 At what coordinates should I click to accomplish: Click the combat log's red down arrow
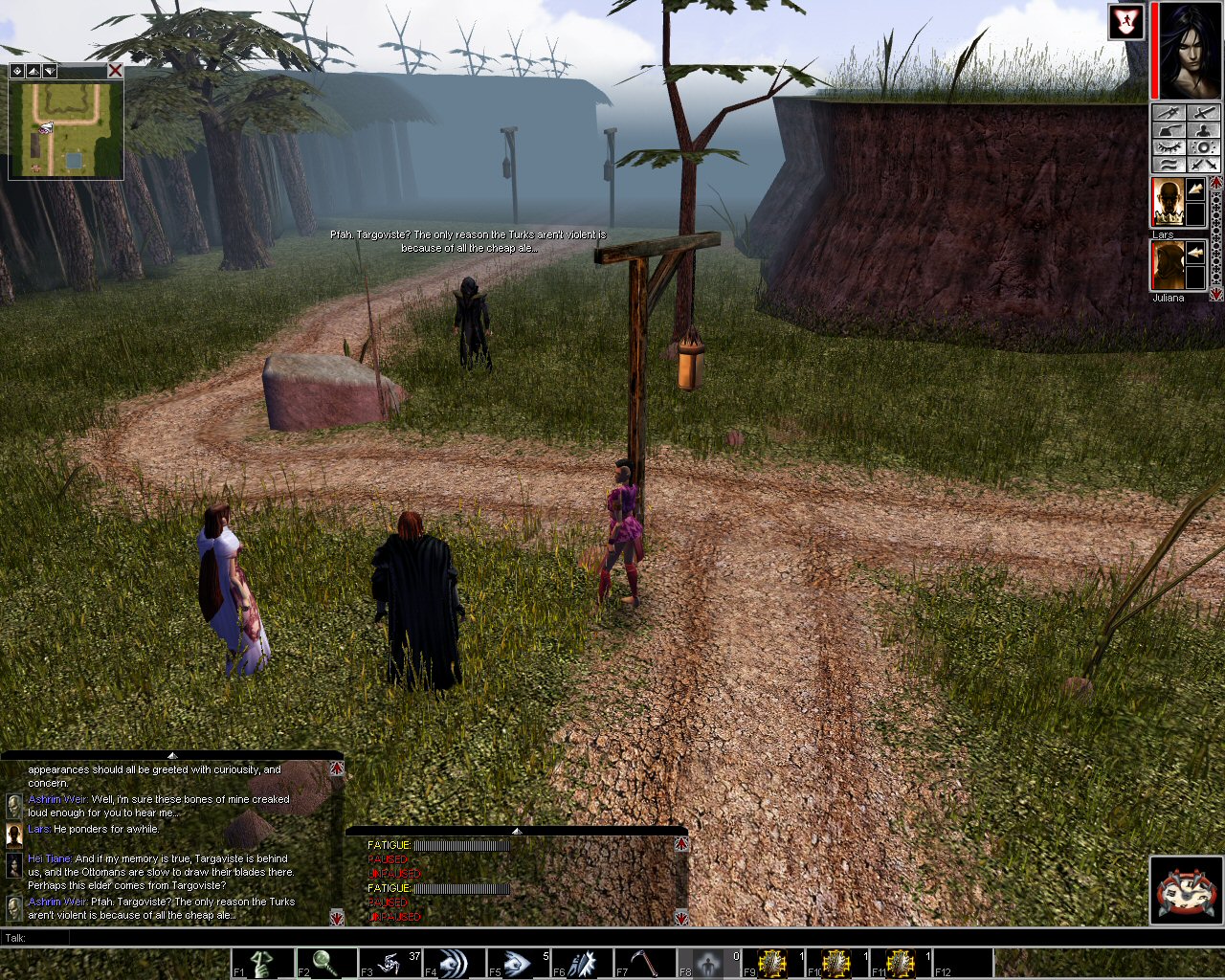[681, 918]
